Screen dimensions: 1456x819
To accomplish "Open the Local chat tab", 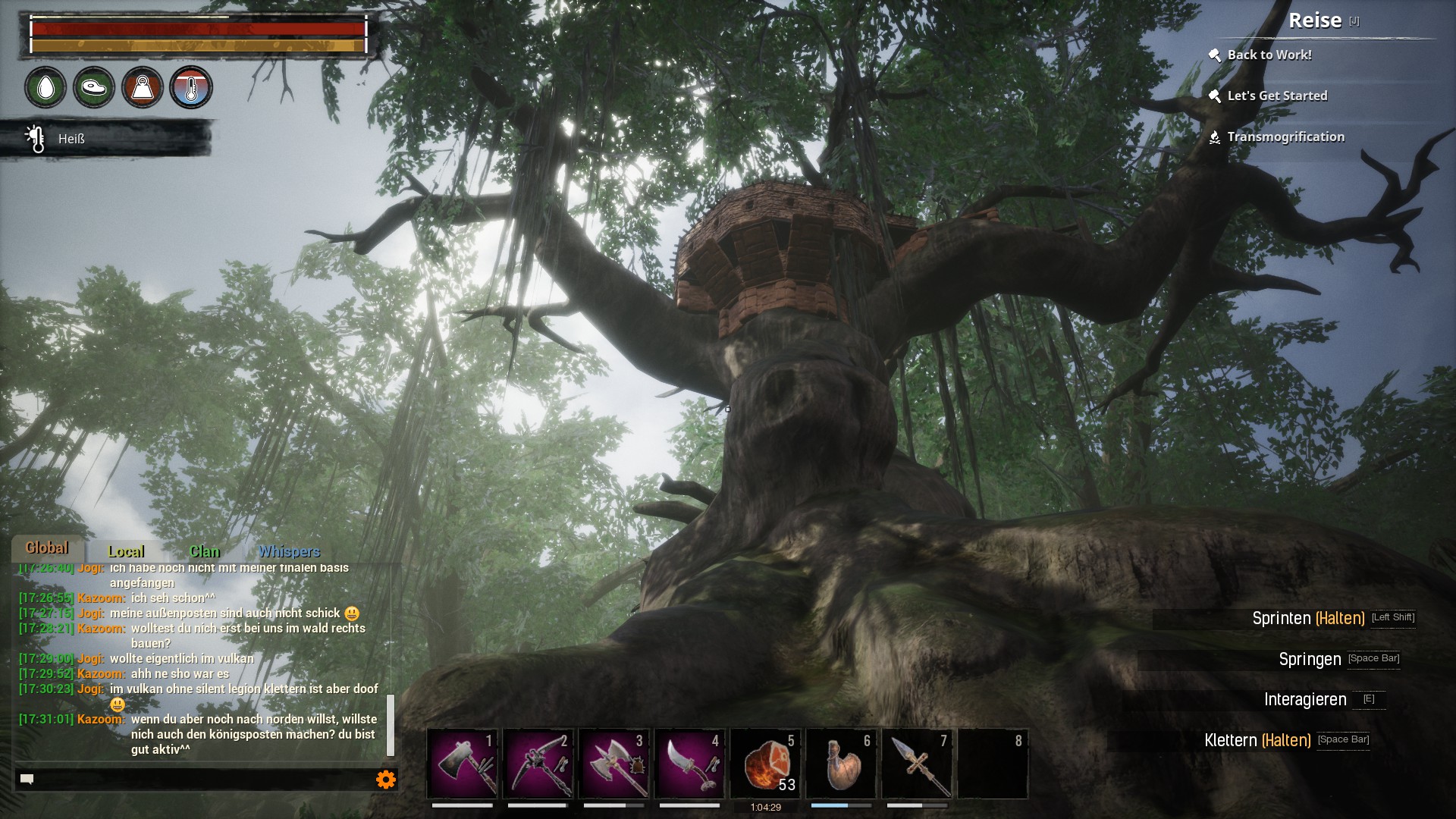I will [x=126, y=551].
